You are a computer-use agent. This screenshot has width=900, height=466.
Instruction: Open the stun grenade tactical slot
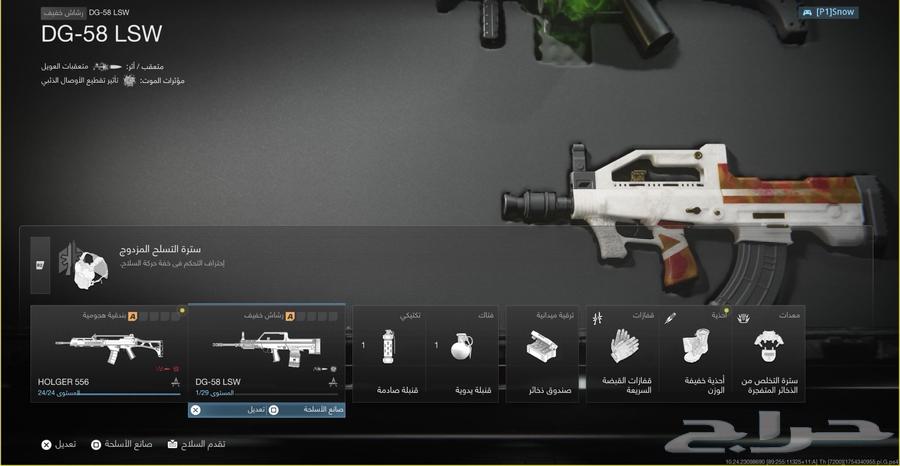[389, 353]
